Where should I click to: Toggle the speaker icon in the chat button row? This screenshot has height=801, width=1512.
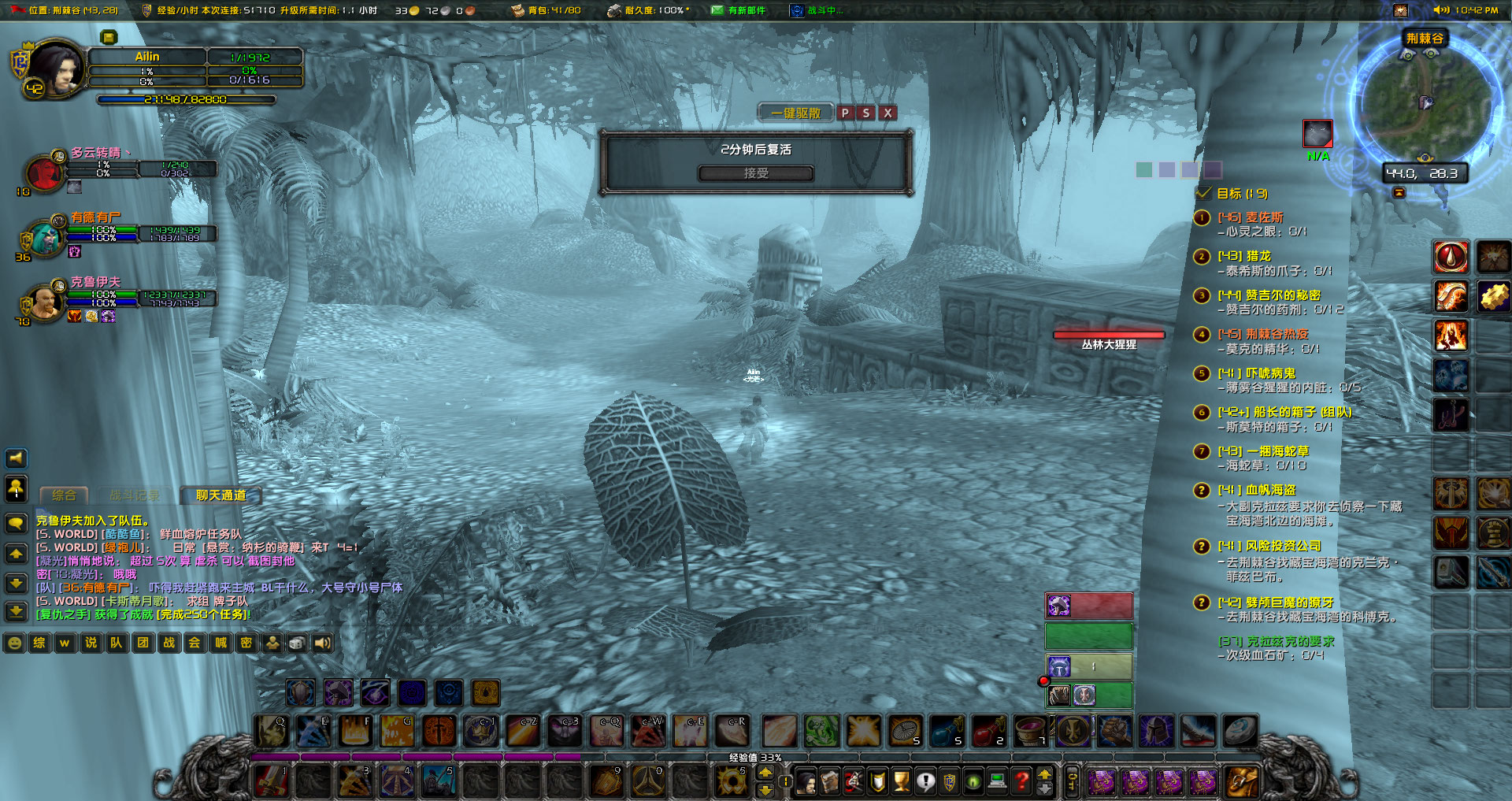(323, 643)
